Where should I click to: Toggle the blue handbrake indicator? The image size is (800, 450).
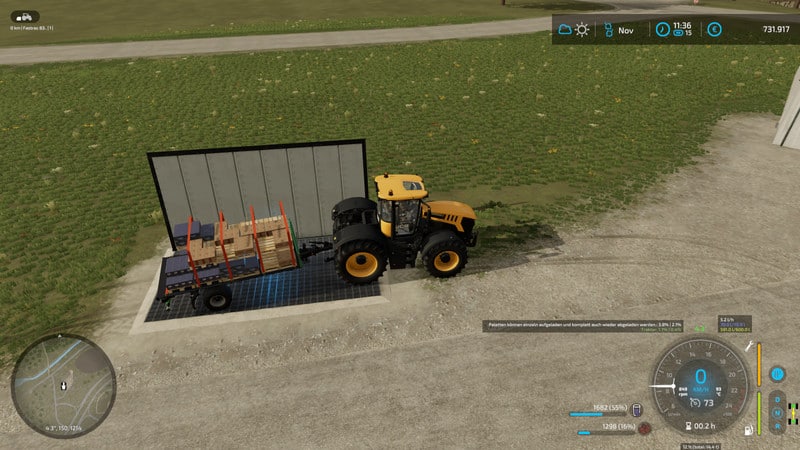pos(777,374)
